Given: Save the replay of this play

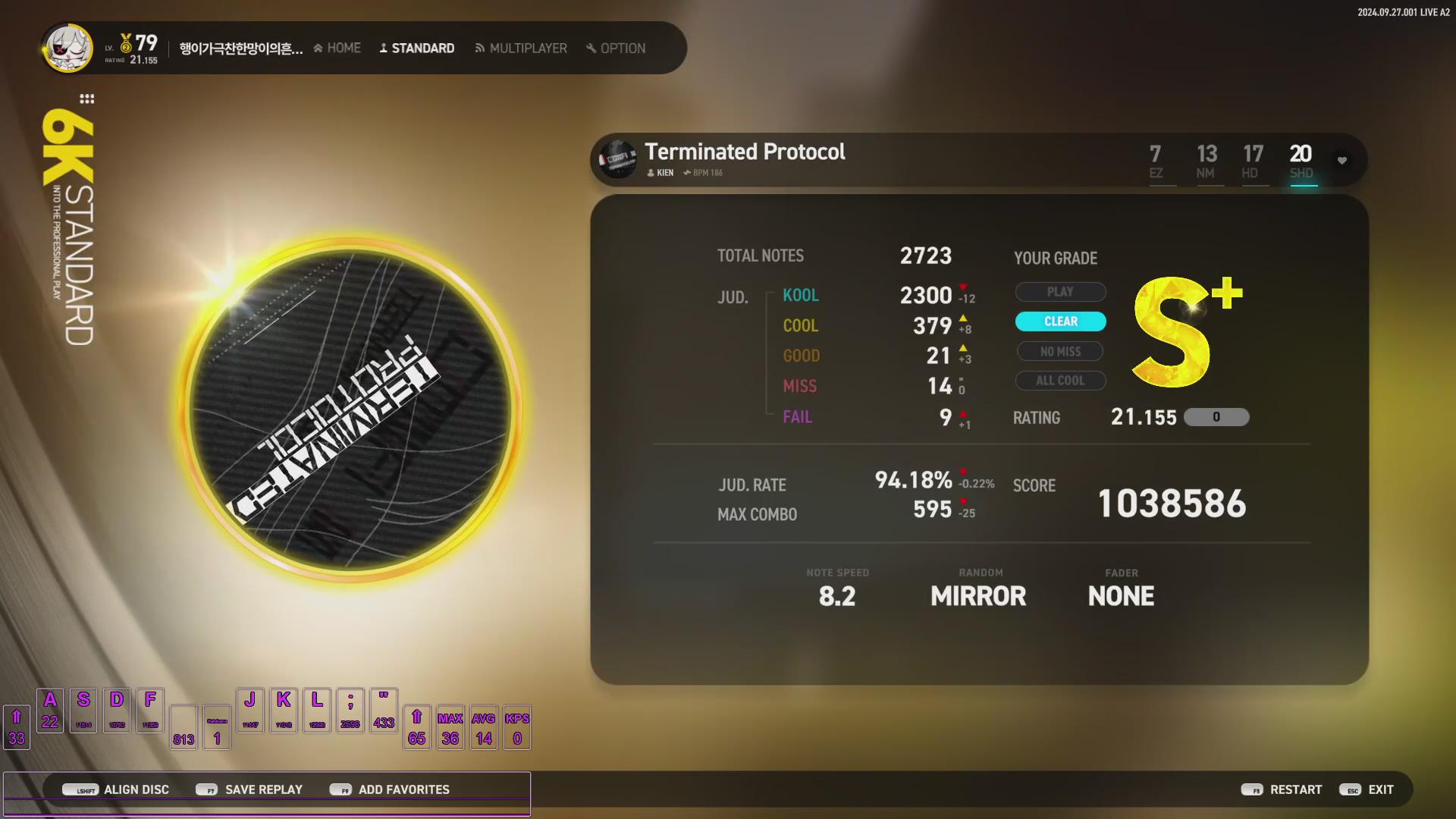Looking at the screenshot, I should click(249, 789).
